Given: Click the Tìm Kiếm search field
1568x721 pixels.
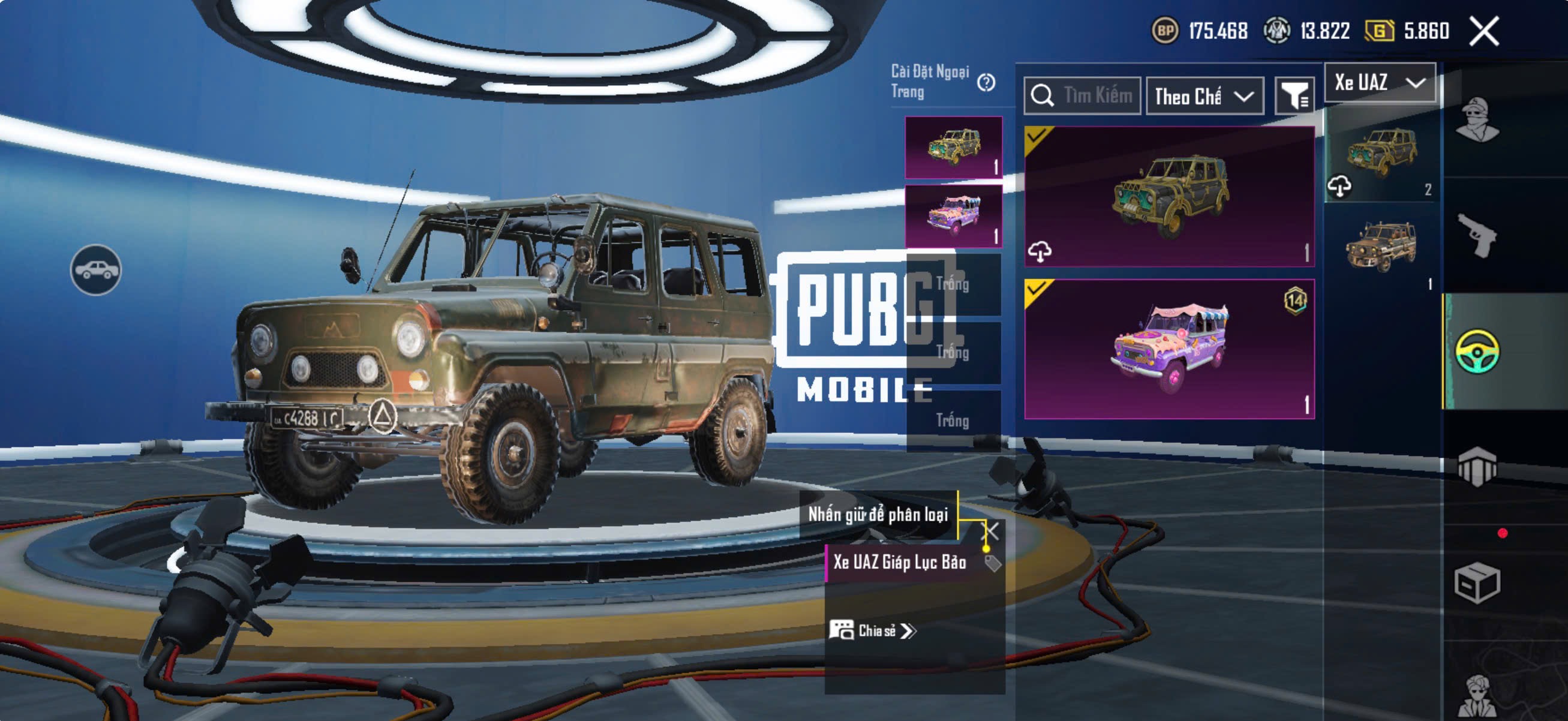Looking at the screenshot, I should (1082, 95).
